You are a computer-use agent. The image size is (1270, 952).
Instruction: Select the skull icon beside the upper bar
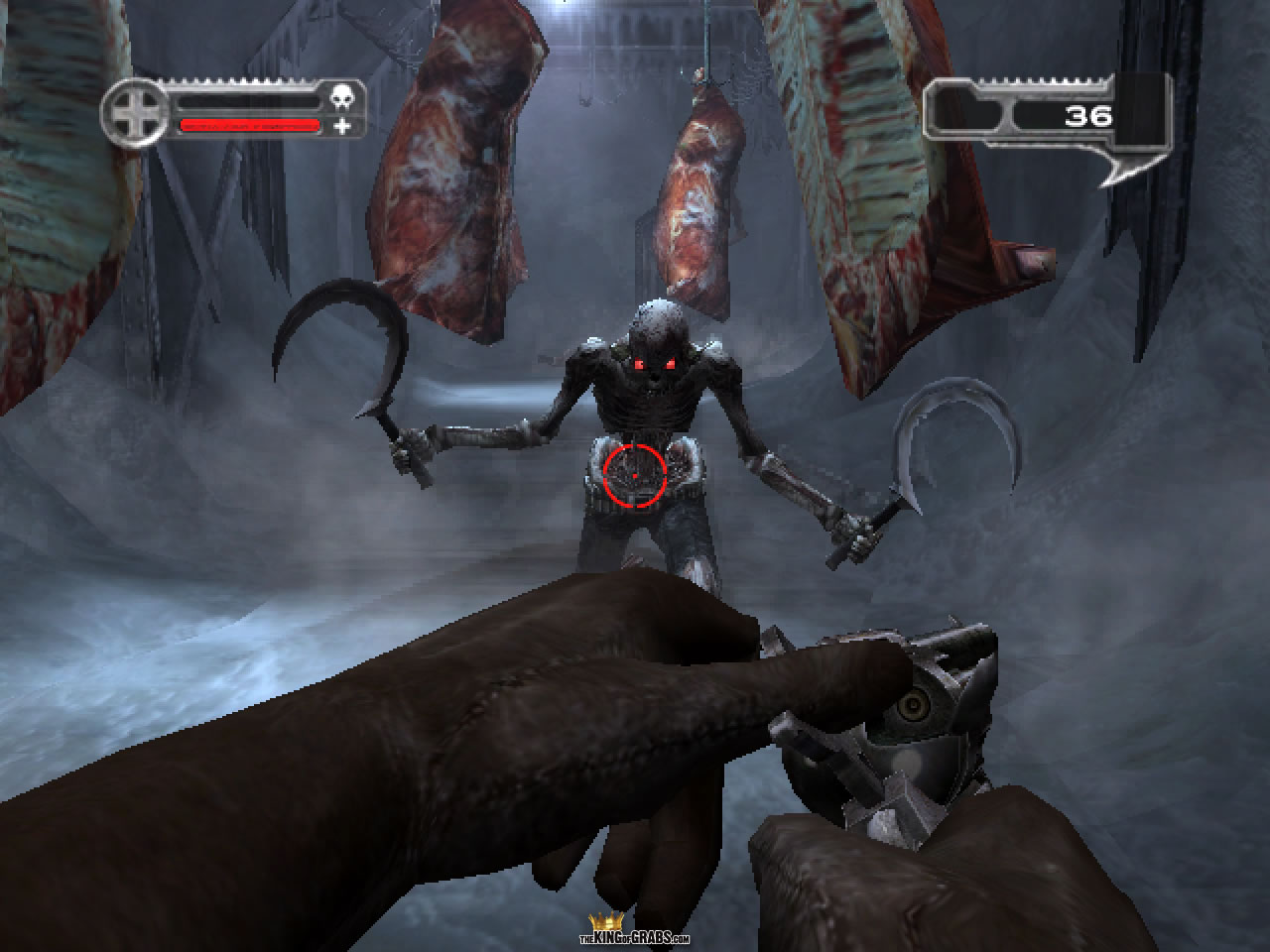(x=342, y=98)
